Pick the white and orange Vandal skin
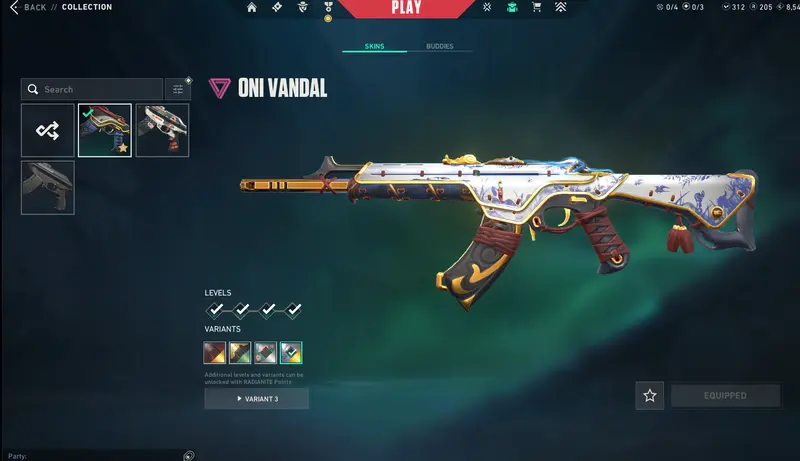The height and width of the screenshot is (461, 800). click(x=162, y=131)
